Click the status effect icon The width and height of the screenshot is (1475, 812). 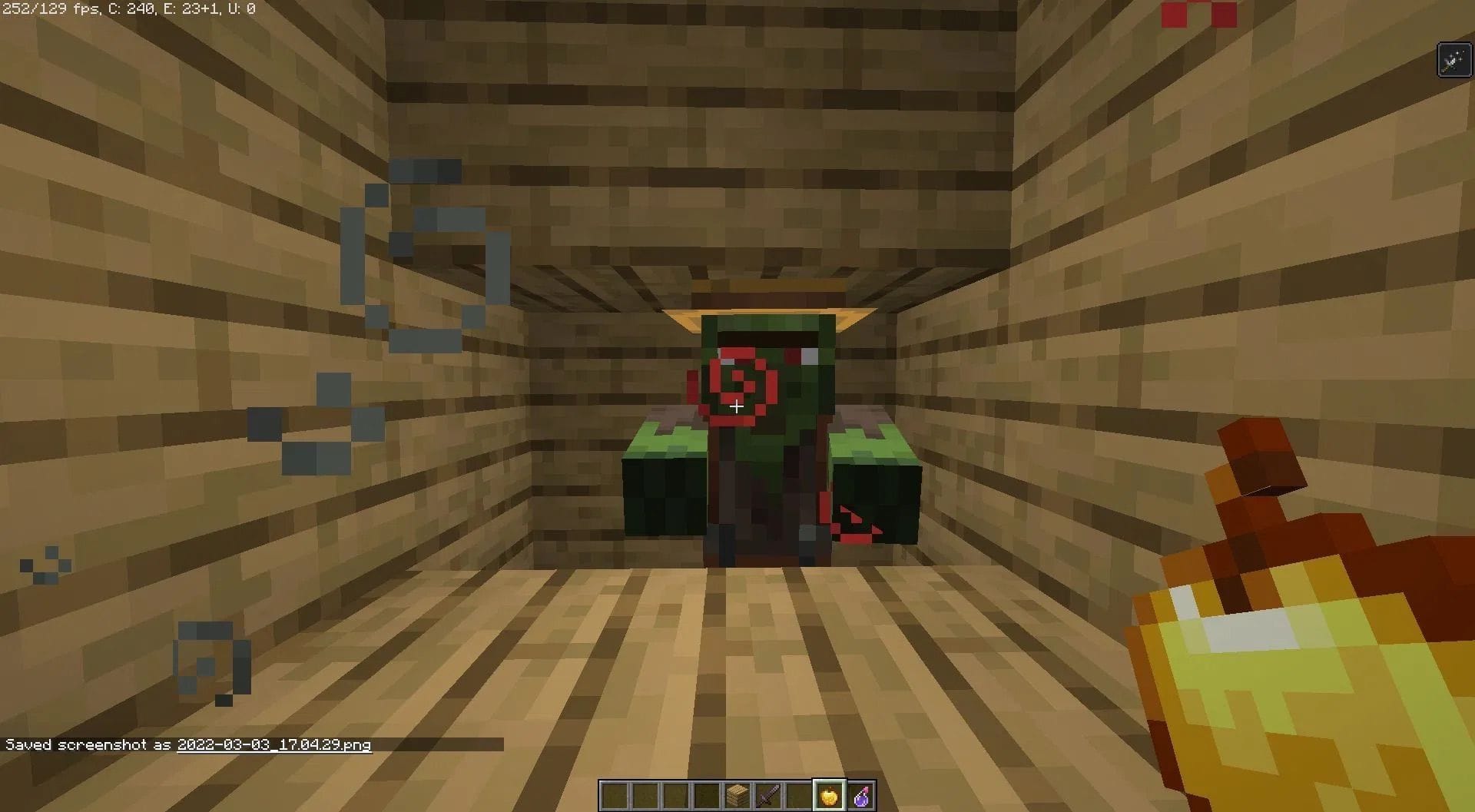pyautogui.click(x=1453, y=60)
